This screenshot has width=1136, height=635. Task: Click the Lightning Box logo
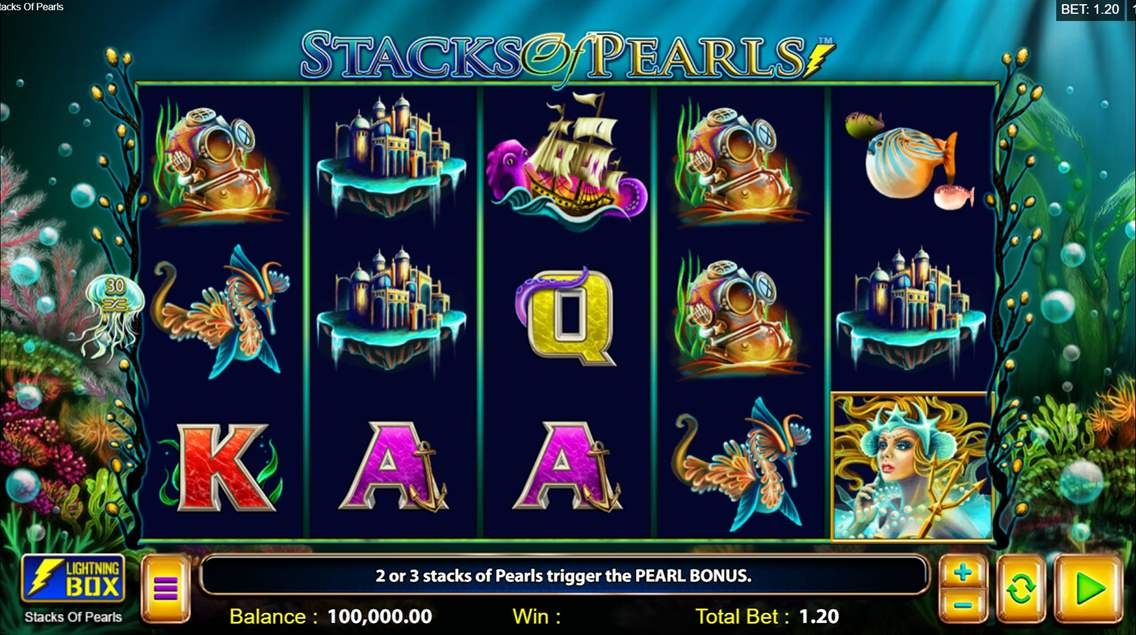pos(73,579)
